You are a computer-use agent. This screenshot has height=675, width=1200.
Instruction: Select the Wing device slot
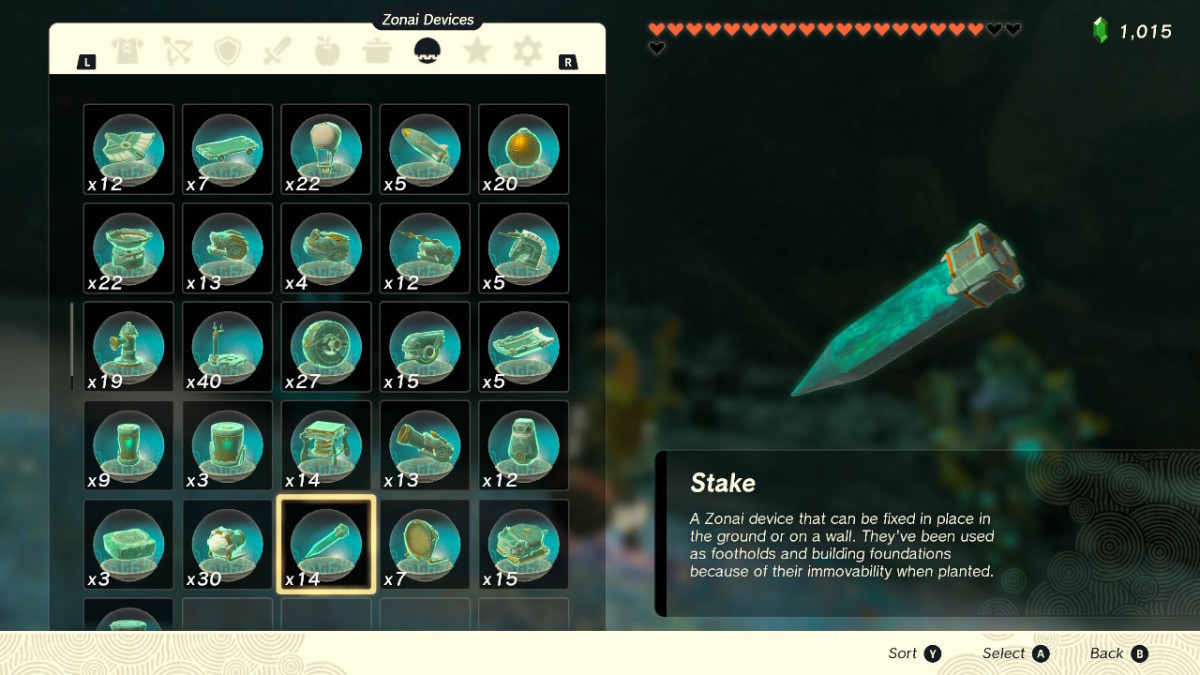pyautogui.click(x=128, y=149)
